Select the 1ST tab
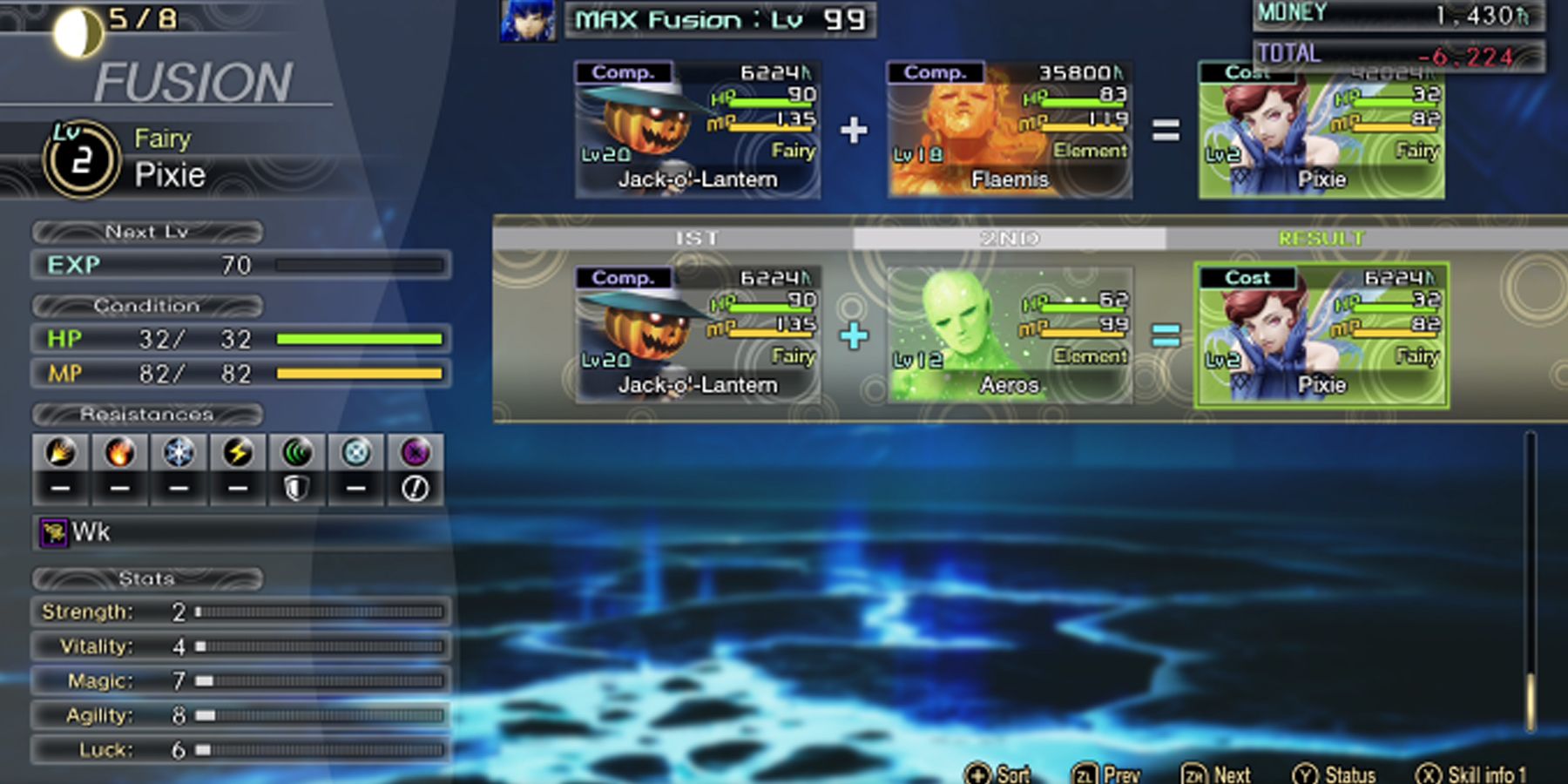The width and height of the screenshot is (1568, 784). click(x=697, y=237)
